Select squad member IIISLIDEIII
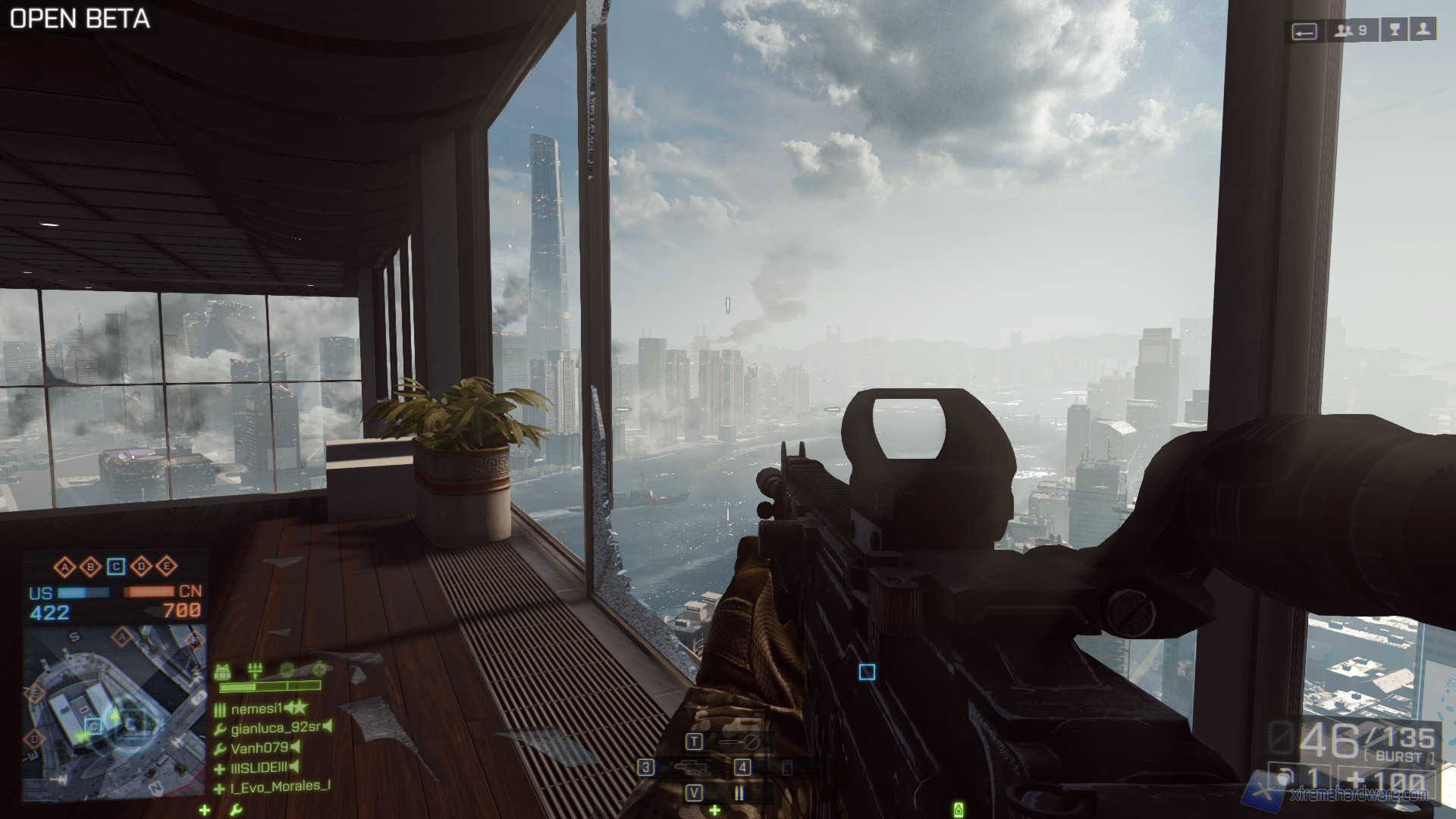 pos(259,768)
